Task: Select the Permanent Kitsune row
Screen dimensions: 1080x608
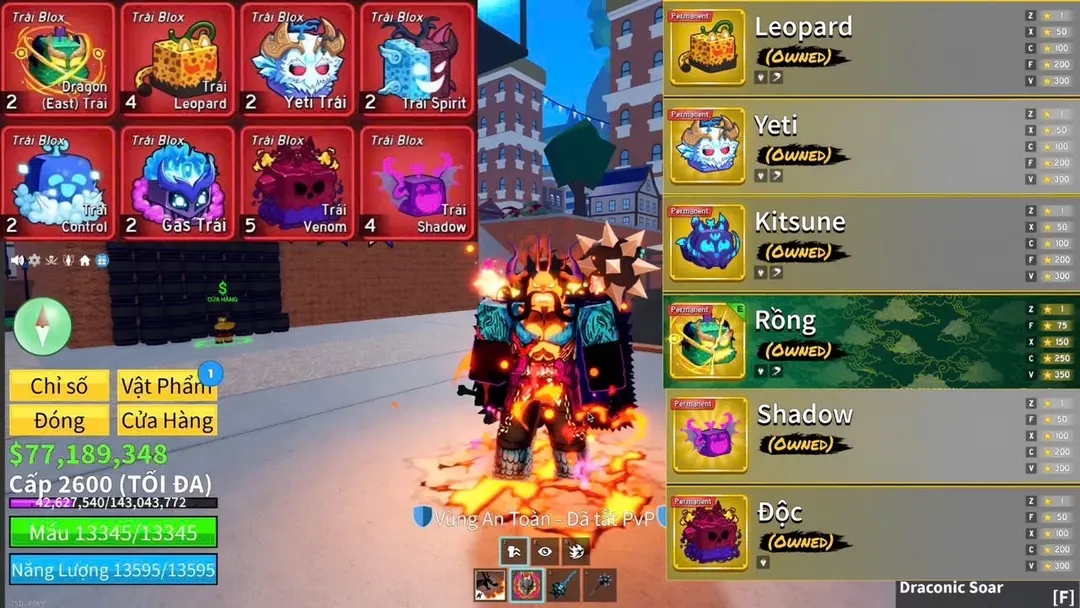Action: point(870,244)
